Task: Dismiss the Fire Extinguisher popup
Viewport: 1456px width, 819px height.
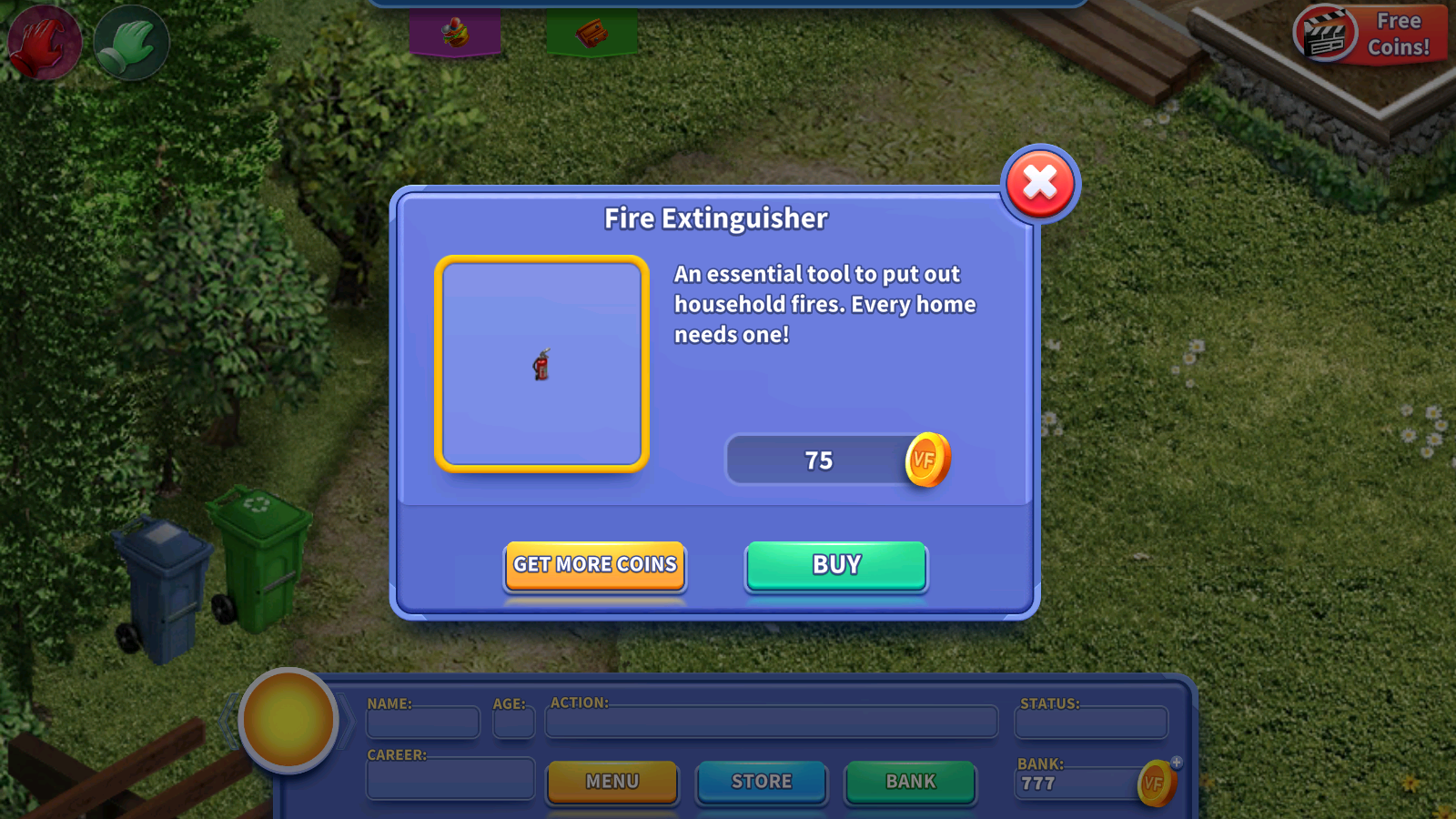Action: (1040, 182)
